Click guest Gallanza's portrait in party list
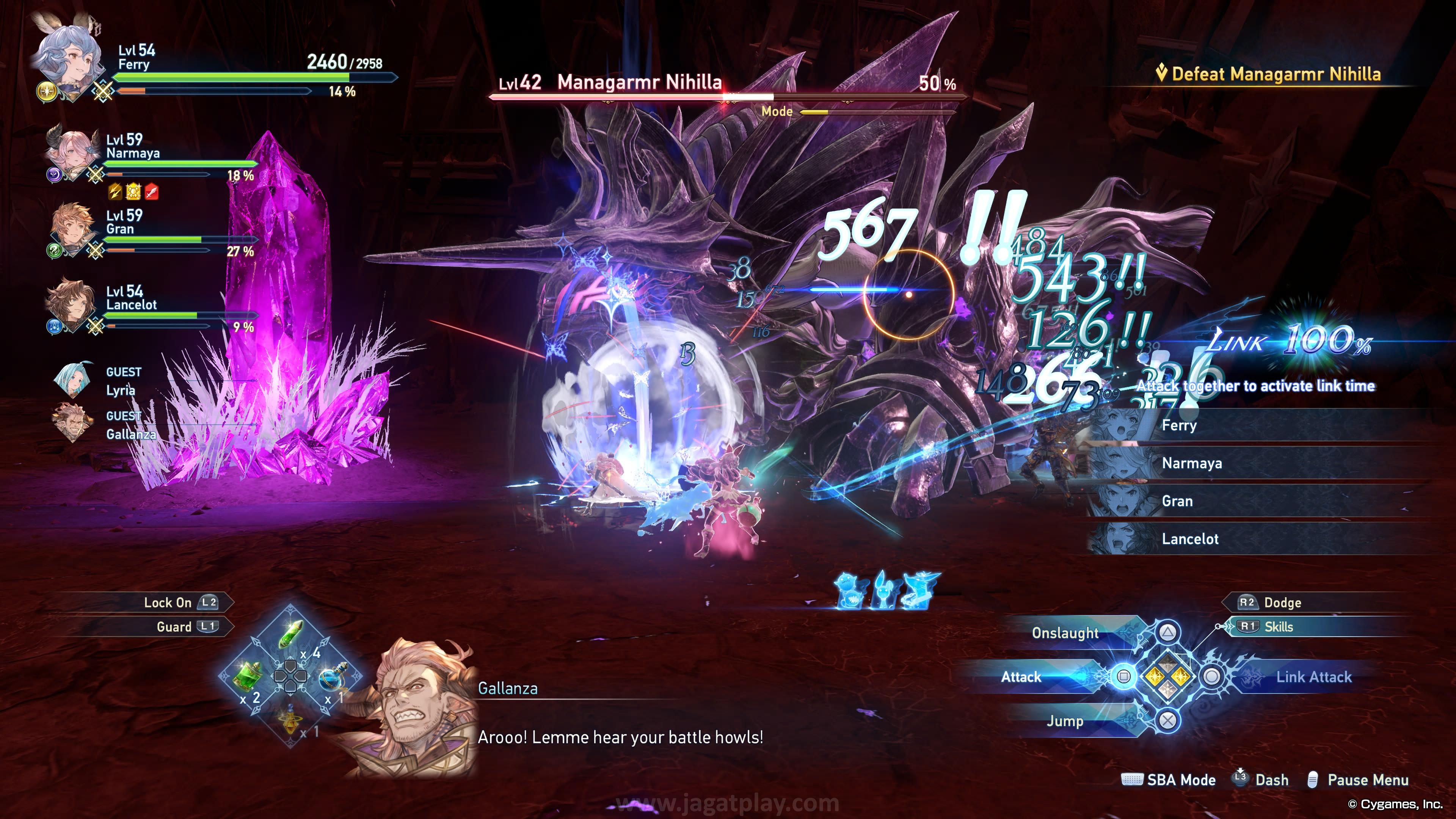1456x819 pixels. click(72, 424)
